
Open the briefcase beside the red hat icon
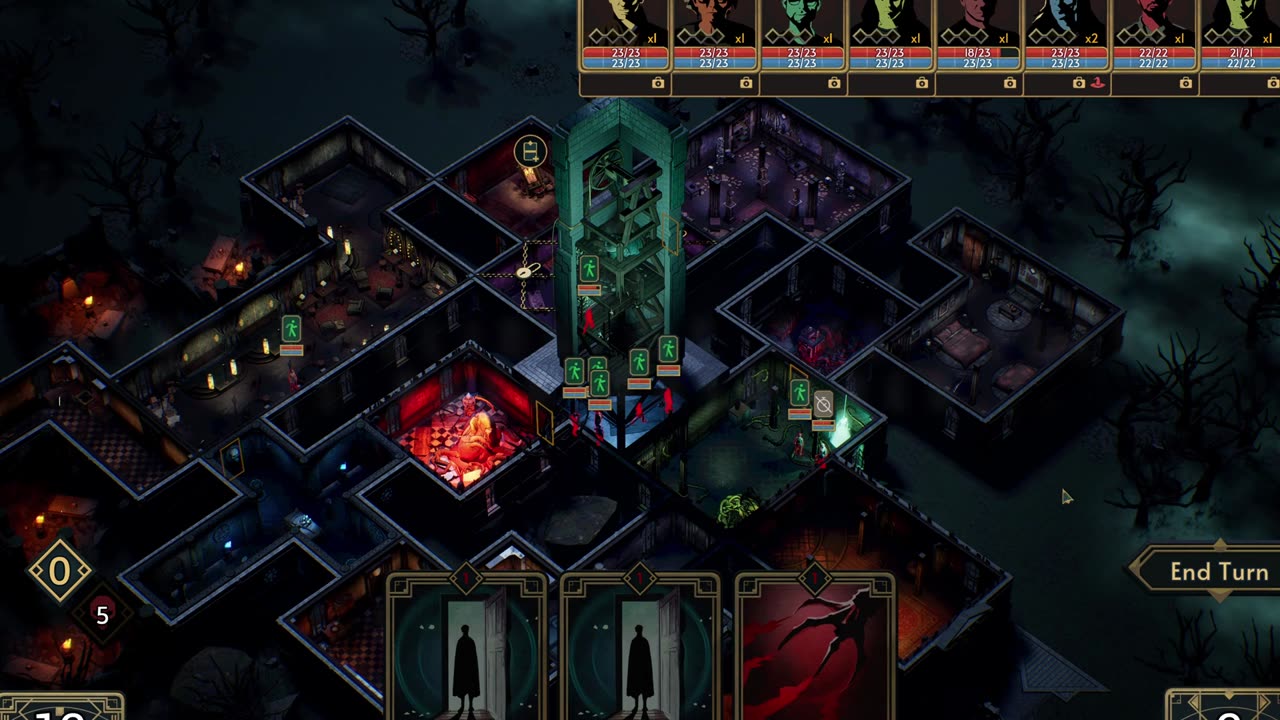point(1079,83)
